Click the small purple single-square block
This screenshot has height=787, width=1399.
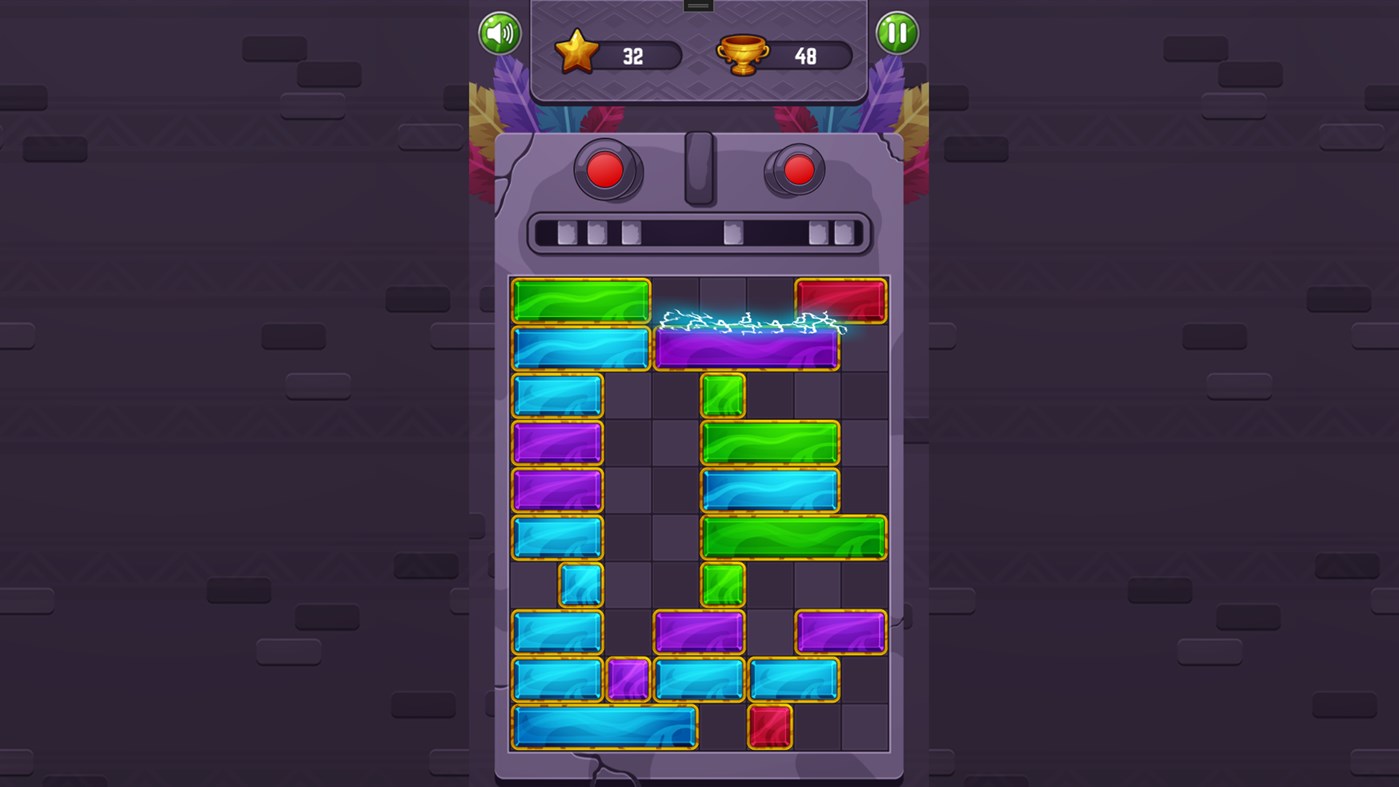627,678
